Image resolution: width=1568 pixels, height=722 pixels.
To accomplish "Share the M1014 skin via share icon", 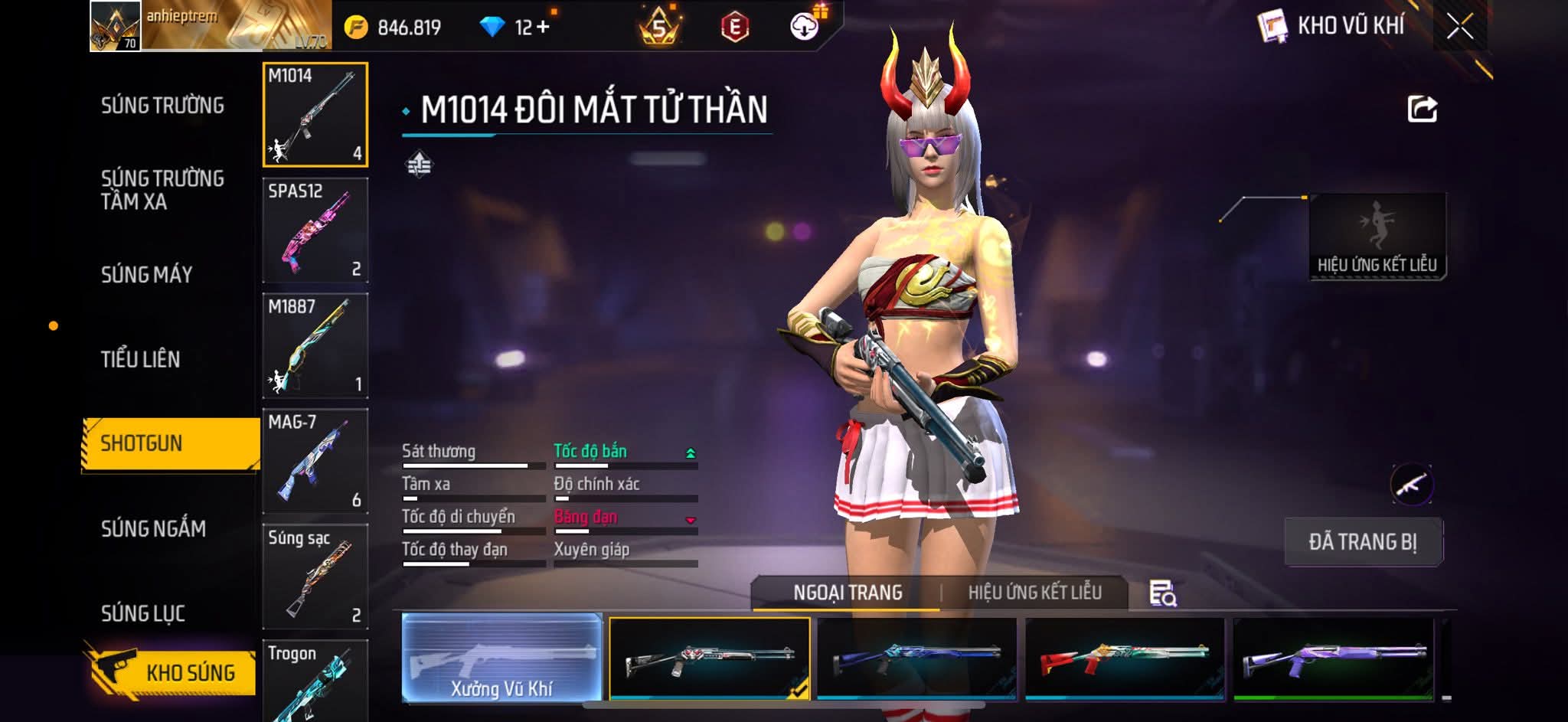I will (x=1422, y=109).
